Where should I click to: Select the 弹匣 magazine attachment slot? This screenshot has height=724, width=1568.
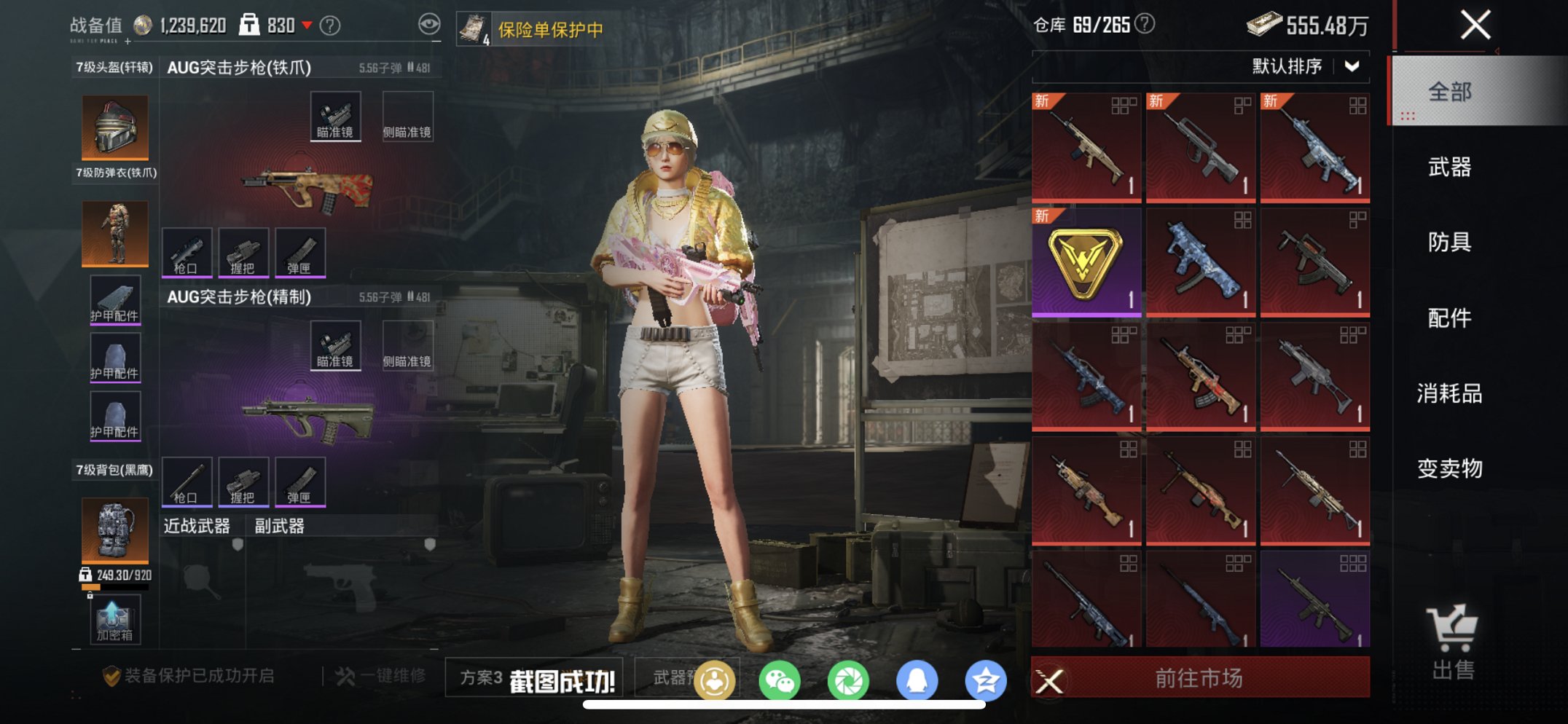(301, 252)
